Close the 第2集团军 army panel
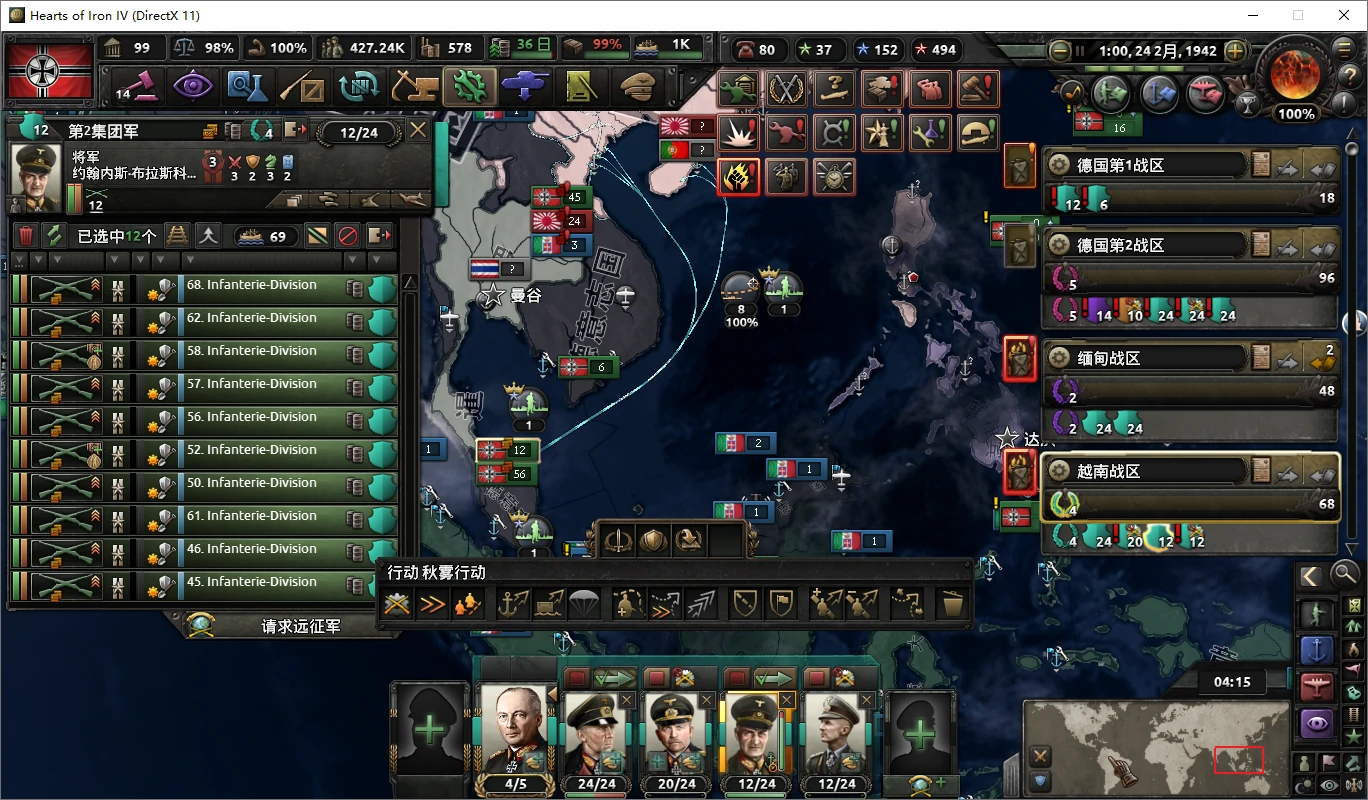The width and height of the screenshot is (1368, 800). click(x=418, y=131)
